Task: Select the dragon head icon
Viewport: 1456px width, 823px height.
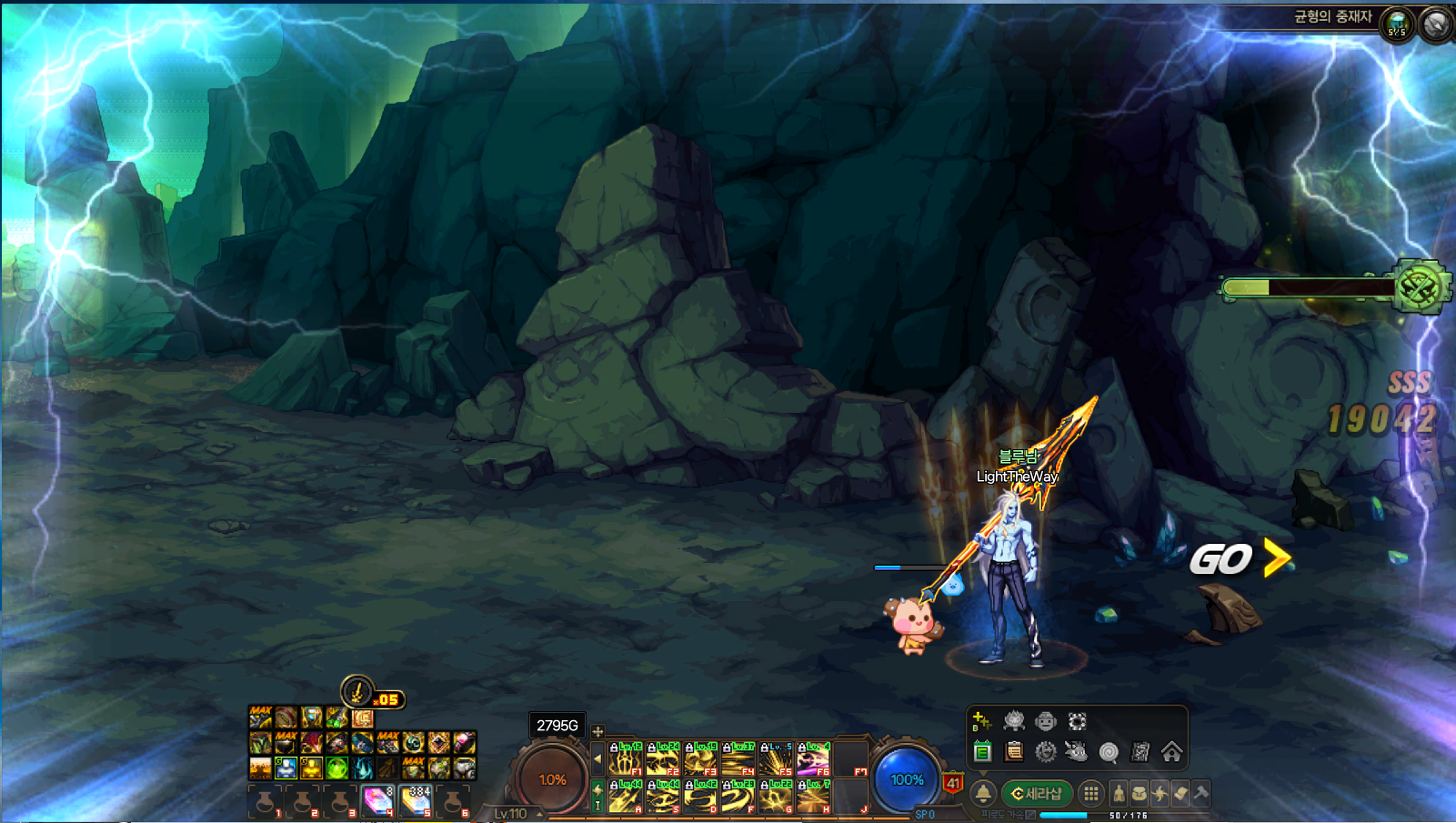Action: coord(1077,752)
